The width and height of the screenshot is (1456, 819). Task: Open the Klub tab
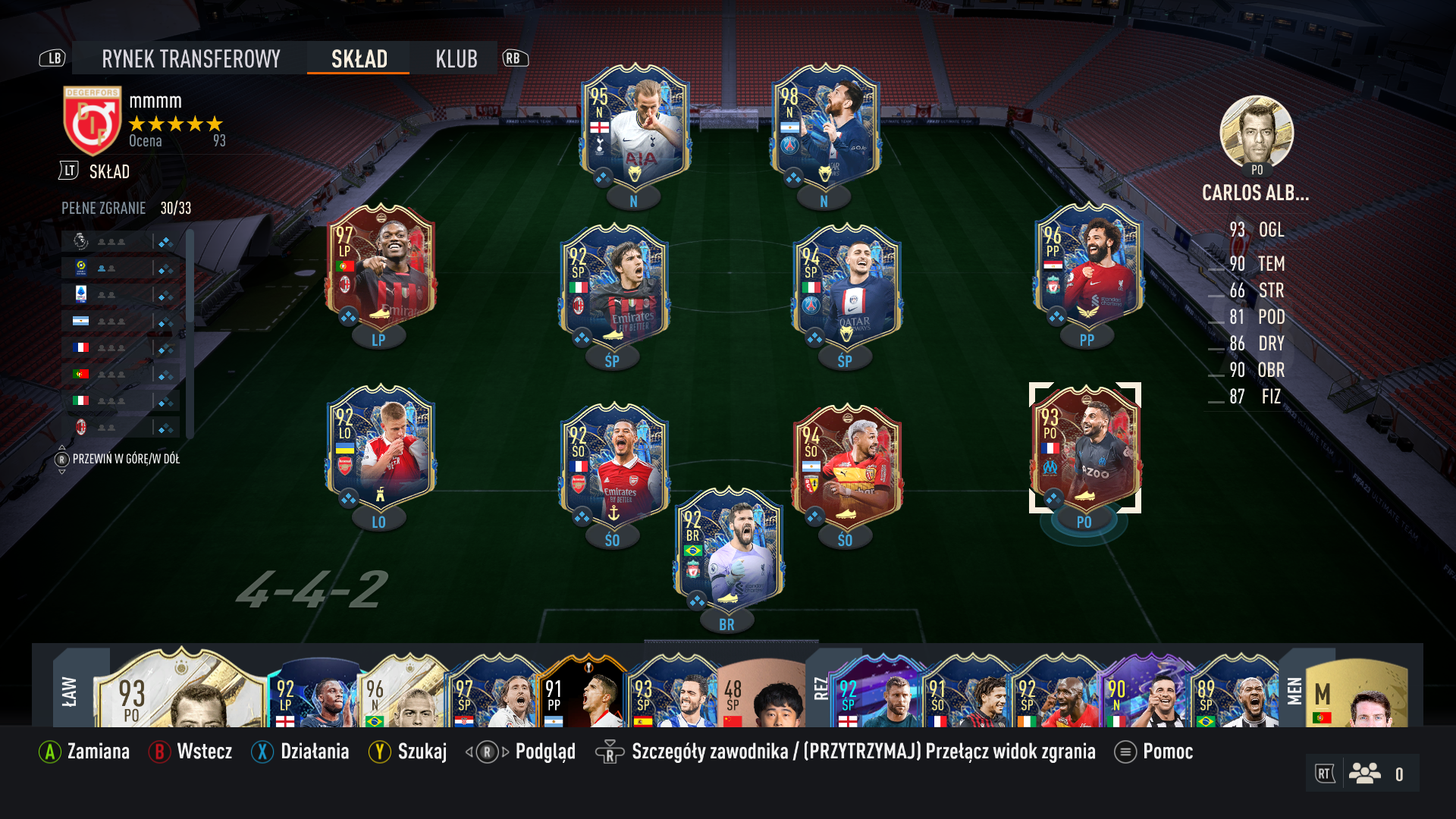coord(456,58)
